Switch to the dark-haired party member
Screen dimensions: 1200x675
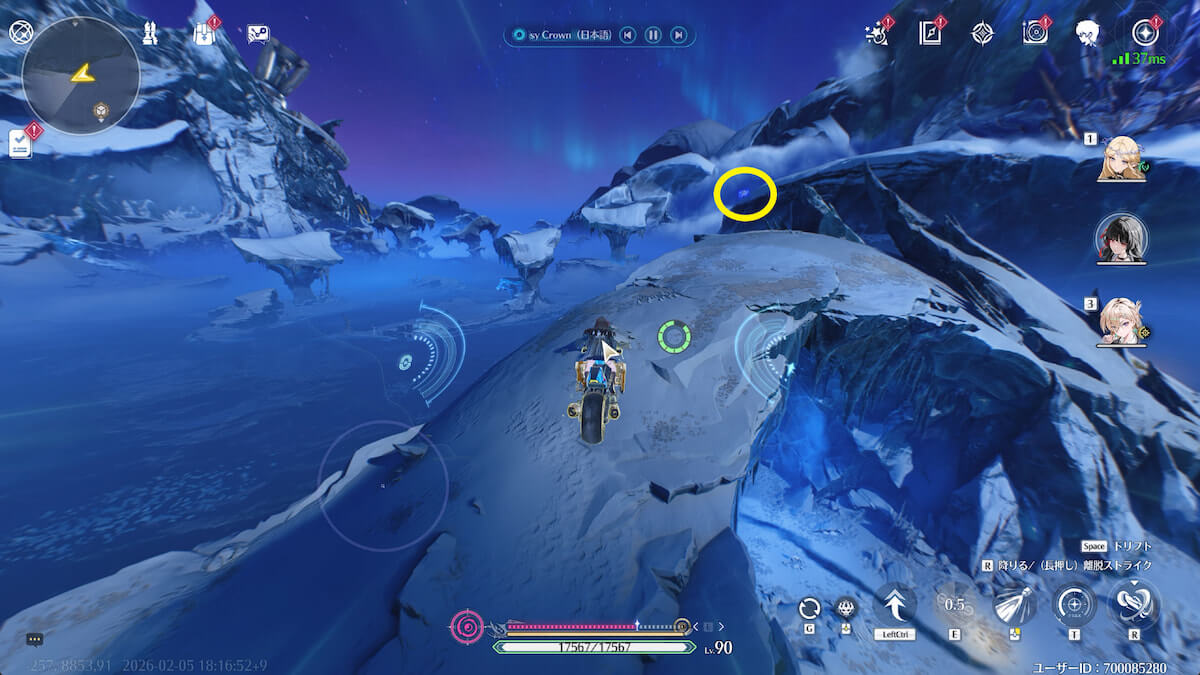pos(1121,238)
